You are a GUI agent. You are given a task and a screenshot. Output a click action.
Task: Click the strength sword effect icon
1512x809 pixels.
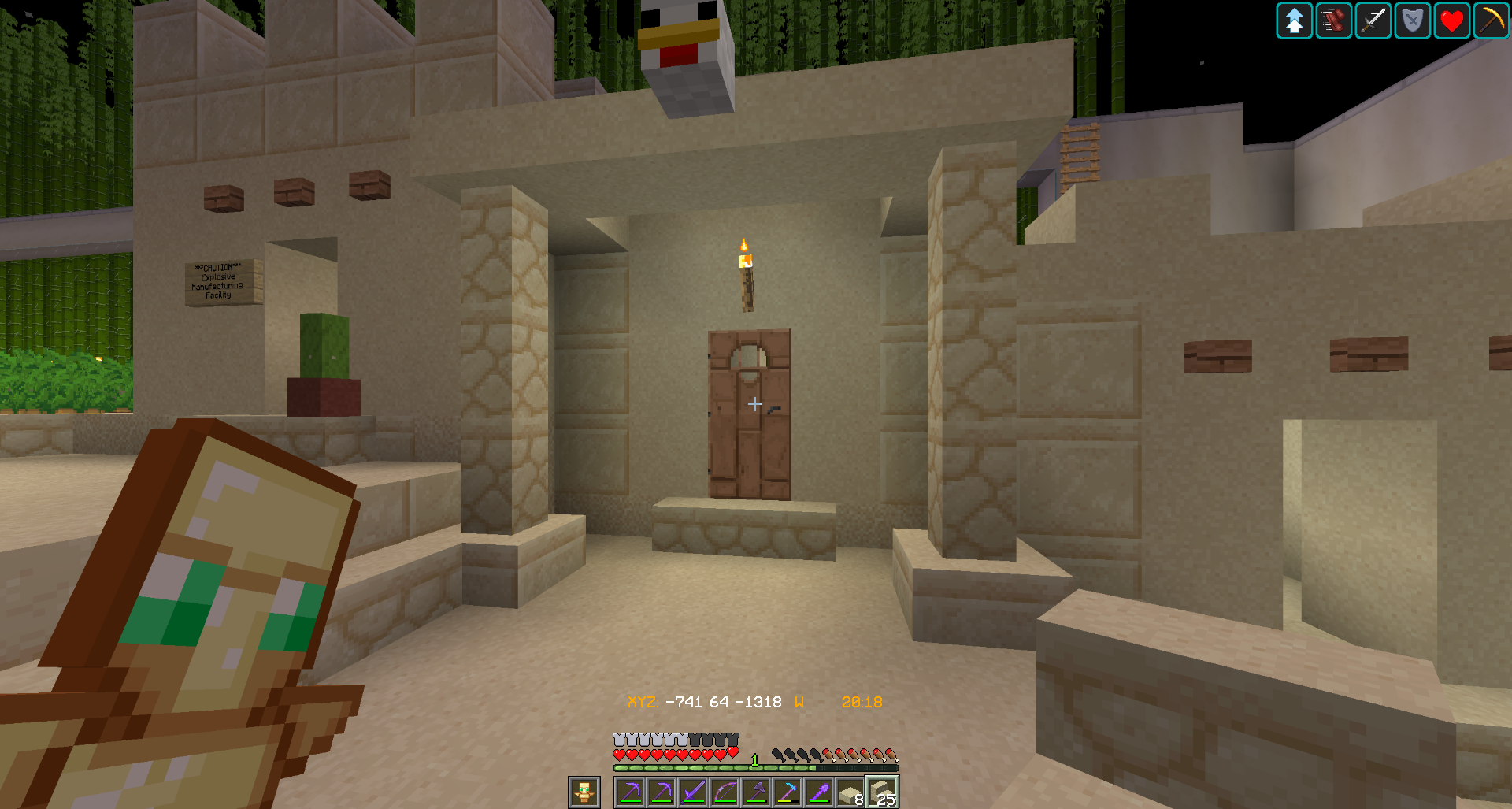click(1373, 20)
